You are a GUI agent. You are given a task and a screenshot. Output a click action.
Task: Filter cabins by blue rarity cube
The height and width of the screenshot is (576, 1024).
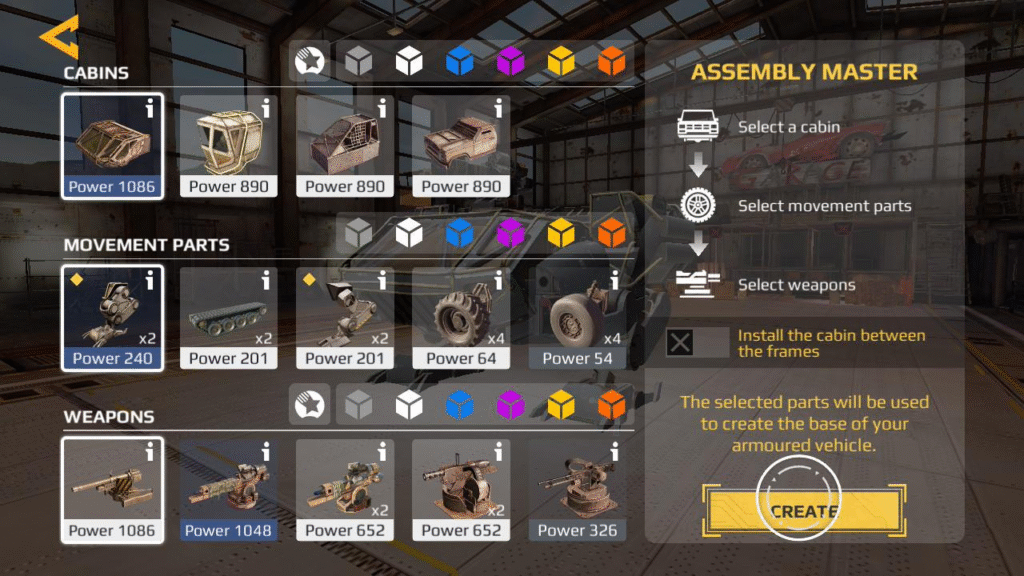pos(459,62)
